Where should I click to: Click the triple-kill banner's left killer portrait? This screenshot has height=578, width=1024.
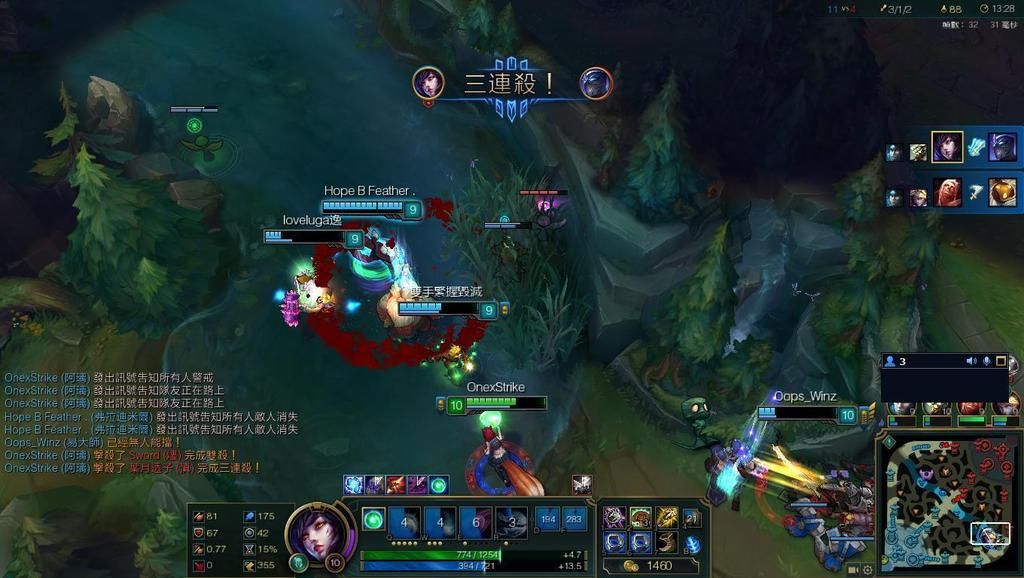(429, 83)
